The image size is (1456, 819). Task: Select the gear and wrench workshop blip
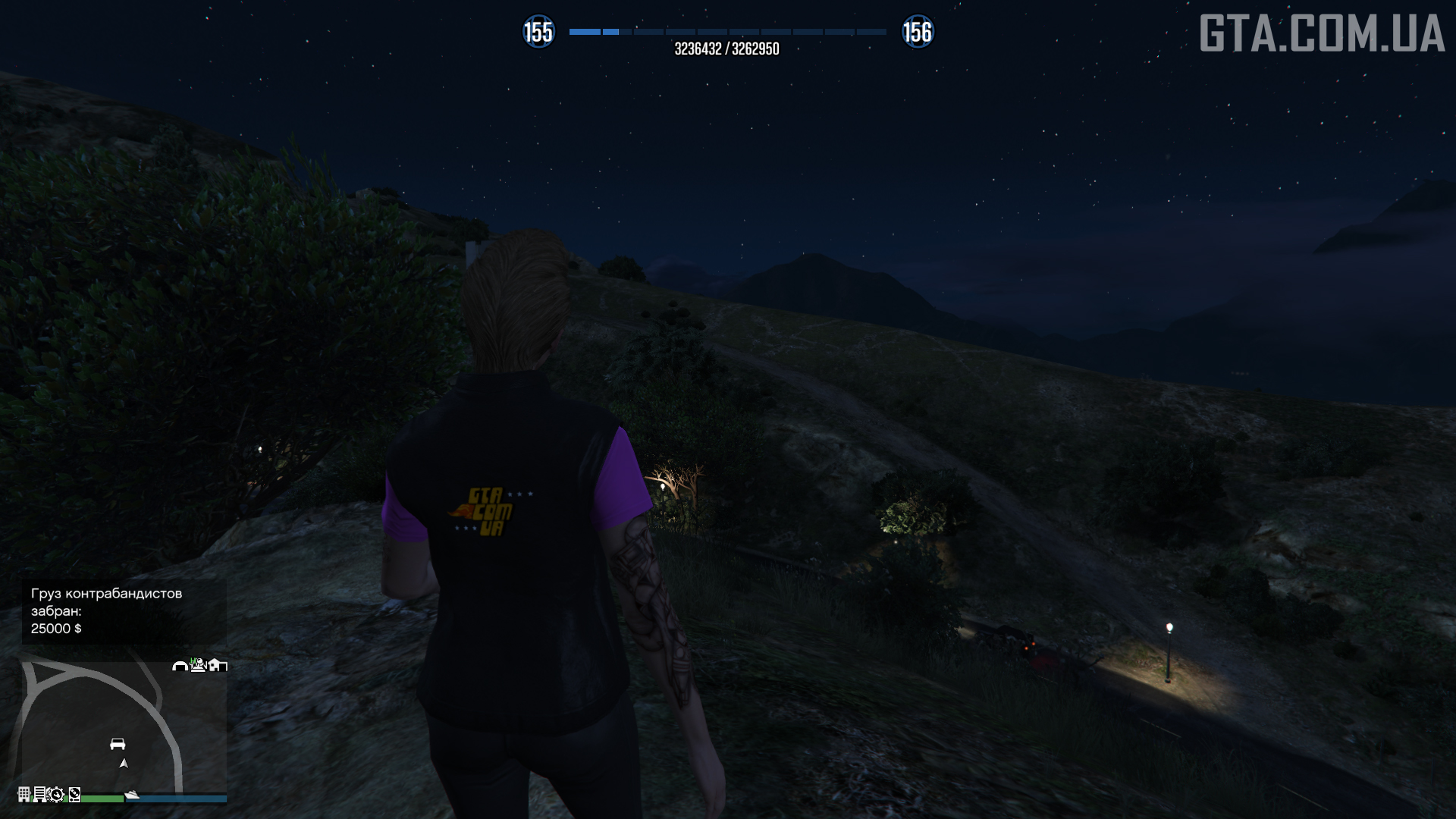coord(55,795)
